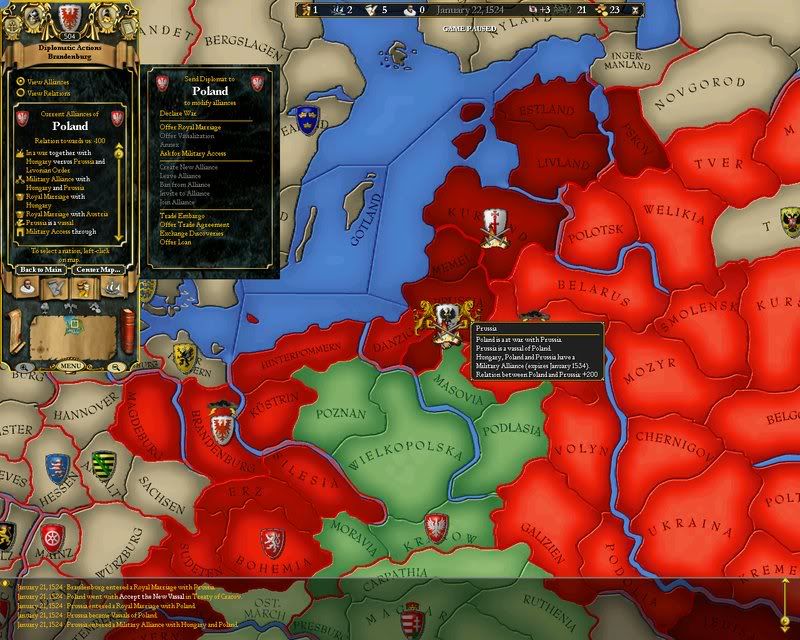
Task: Click the Brandenburg eagle shield at panel top
Action: pyautogui.click(x=69, y=17)
